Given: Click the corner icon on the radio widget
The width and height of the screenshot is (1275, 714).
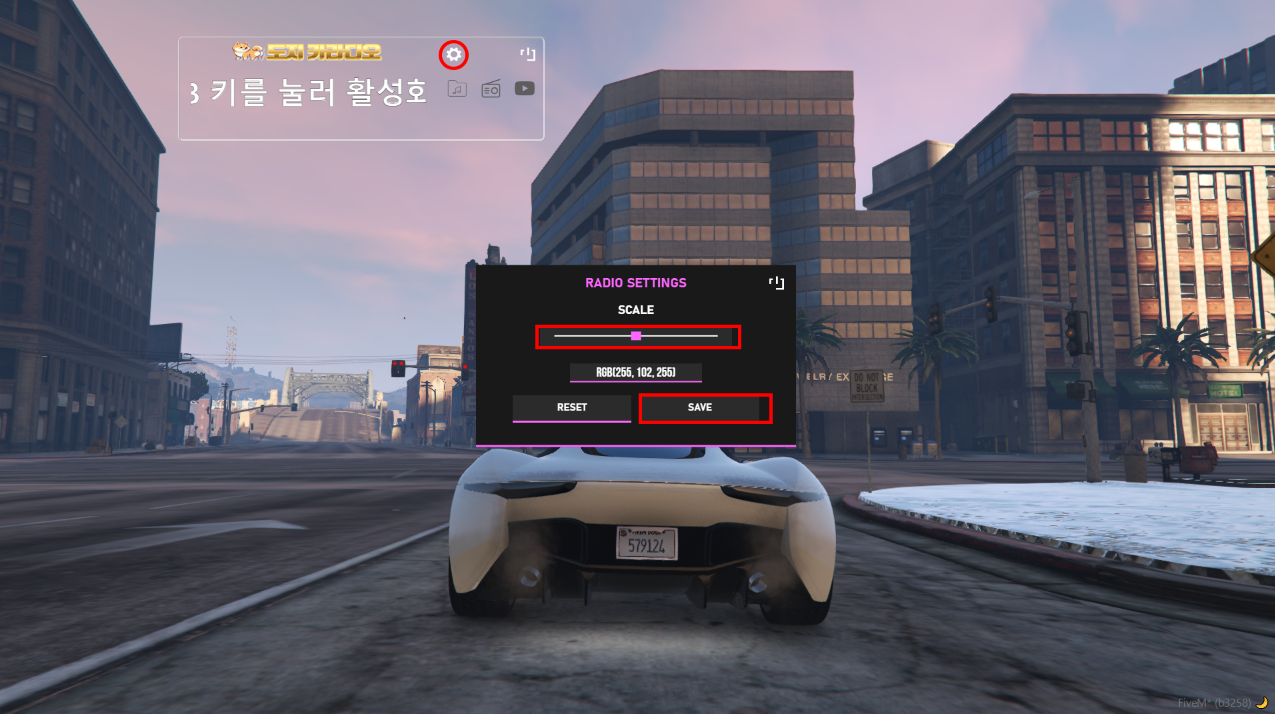Looking at the screenshot, I should [x=528, y=54].
